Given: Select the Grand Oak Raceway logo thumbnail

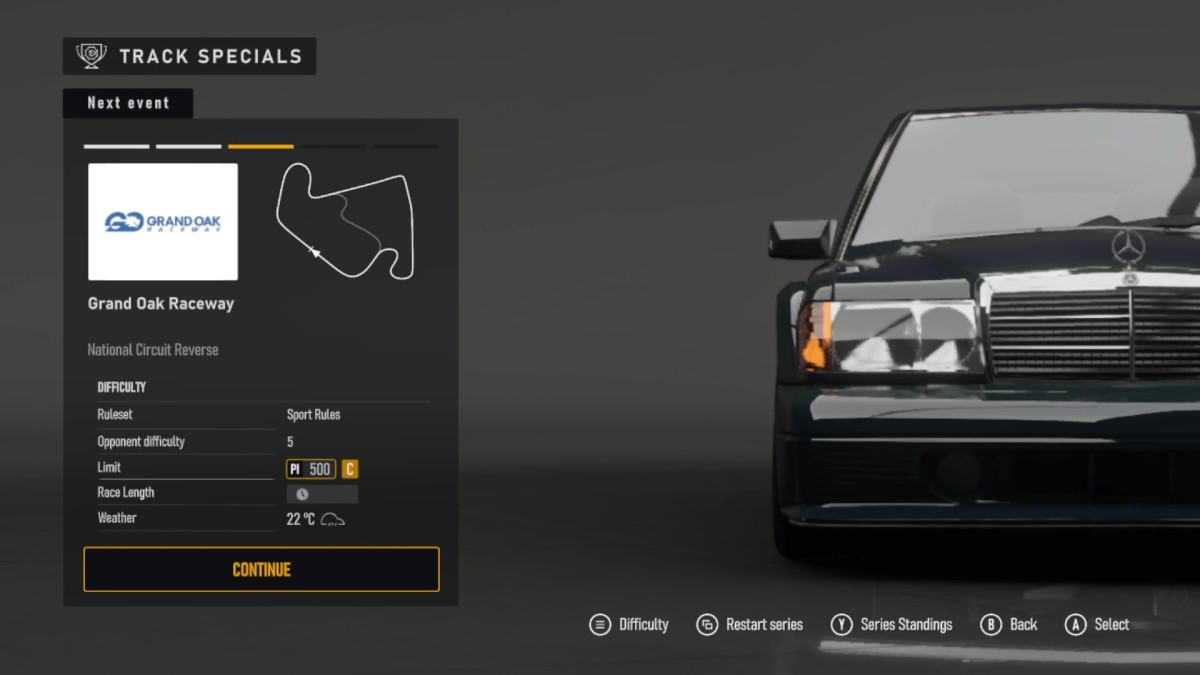Looking at the screenshot, I should (163, 222).
